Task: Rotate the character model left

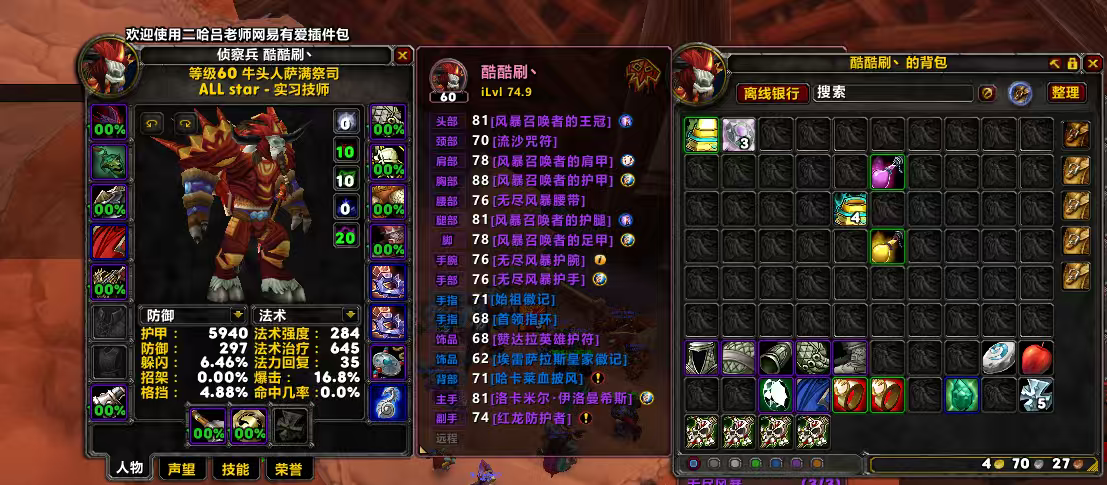Action: coord(154,123)
